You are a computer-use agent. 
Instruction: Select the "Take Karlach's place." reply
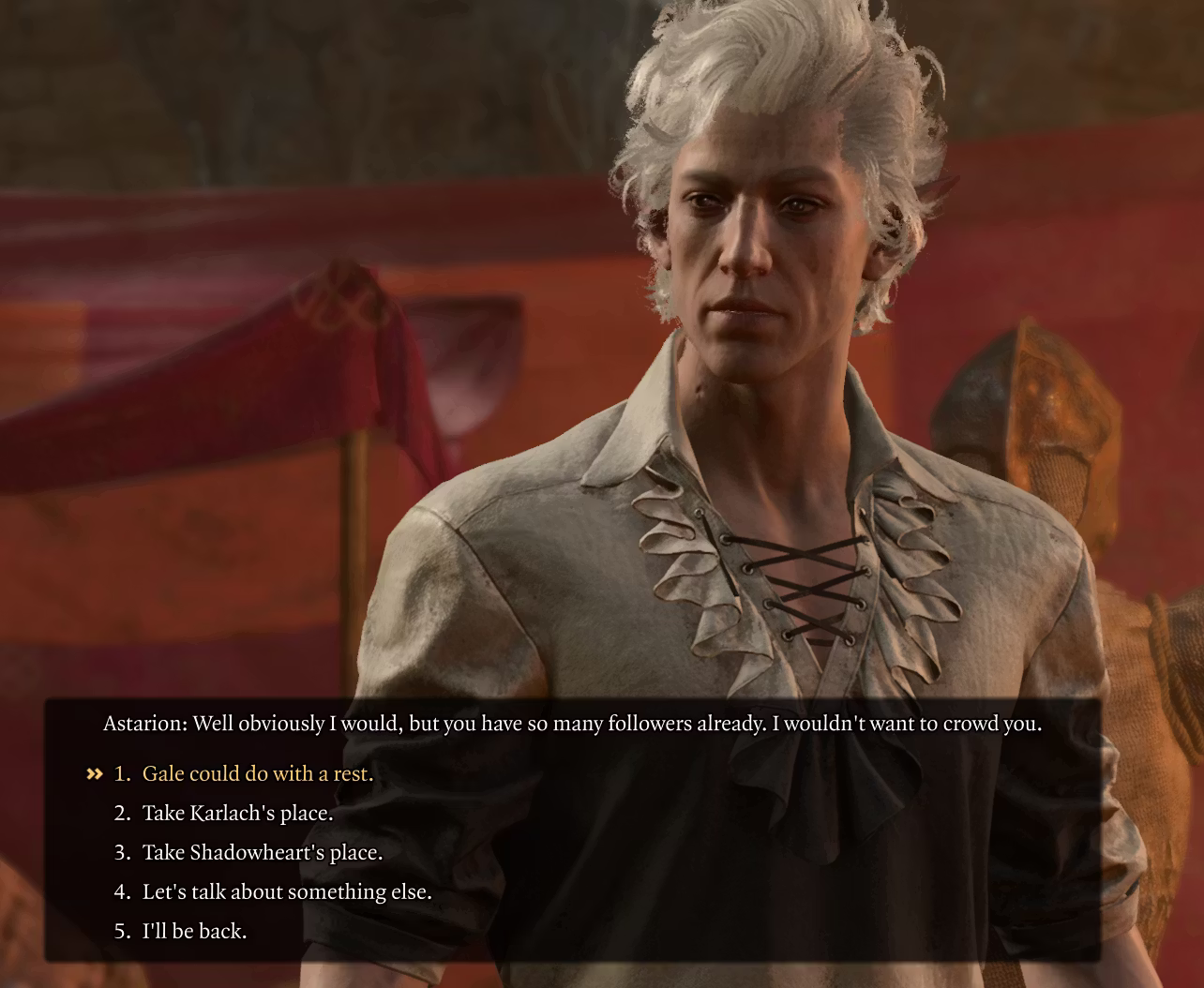pyautogui.click(x=237, y=814)
